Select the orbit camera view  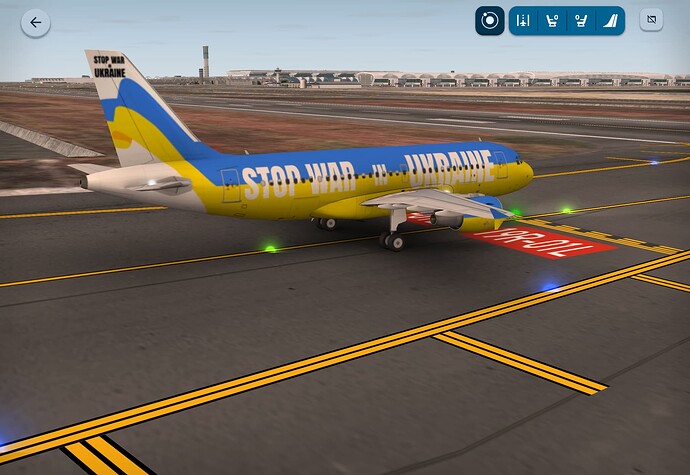489,20
